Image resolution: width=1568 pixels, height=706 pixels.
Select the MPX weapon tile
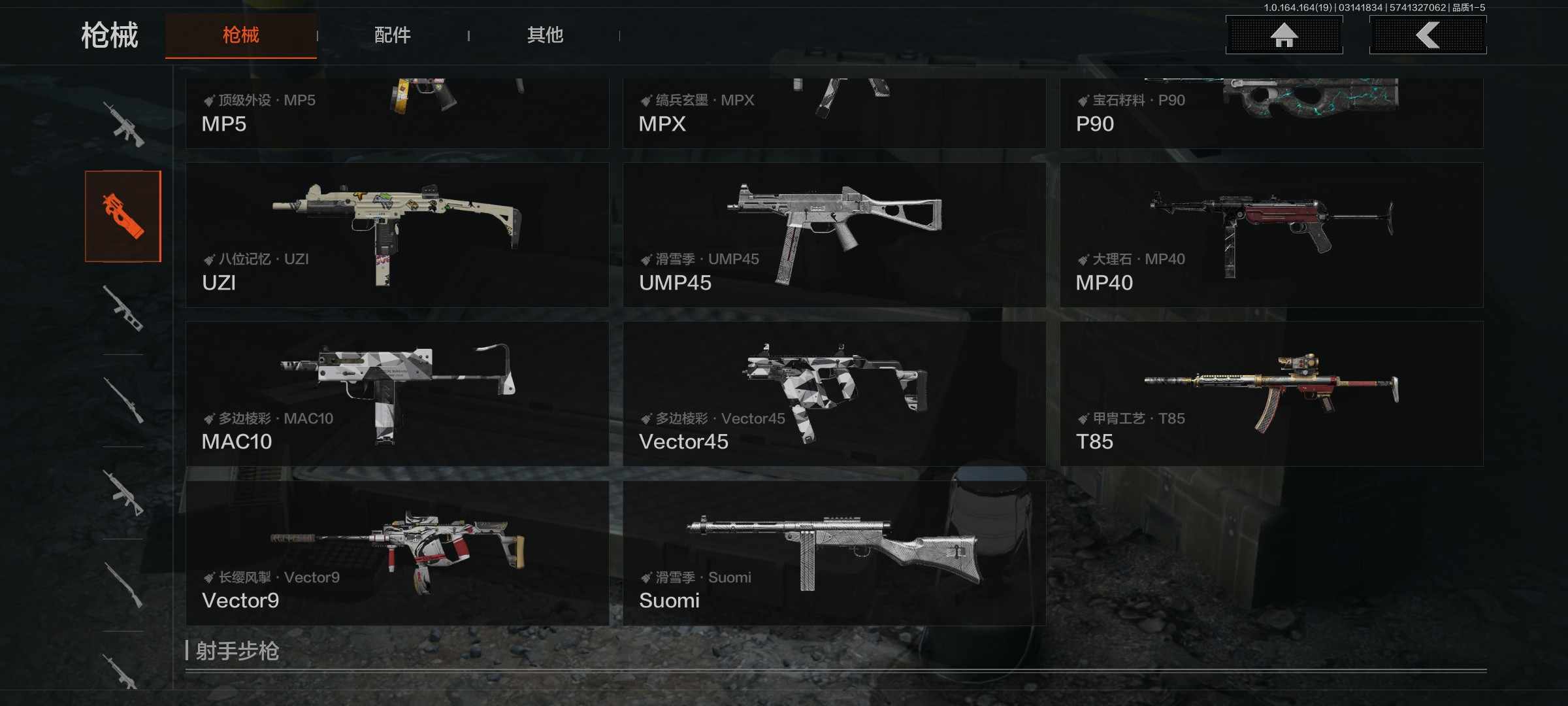[834, 112]
